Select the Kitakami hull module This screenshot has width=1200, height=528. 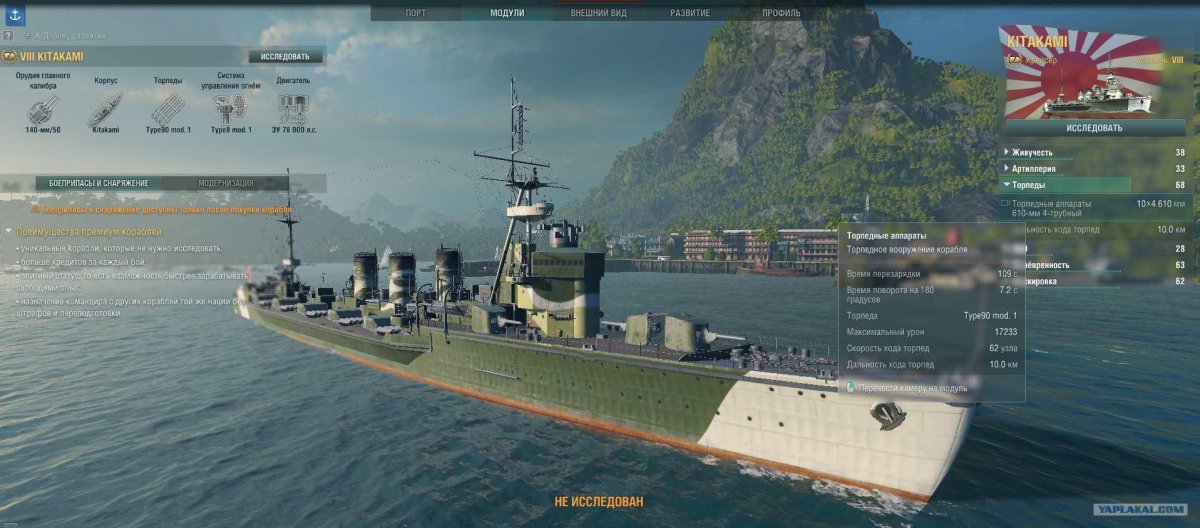(x=105, y=109)
